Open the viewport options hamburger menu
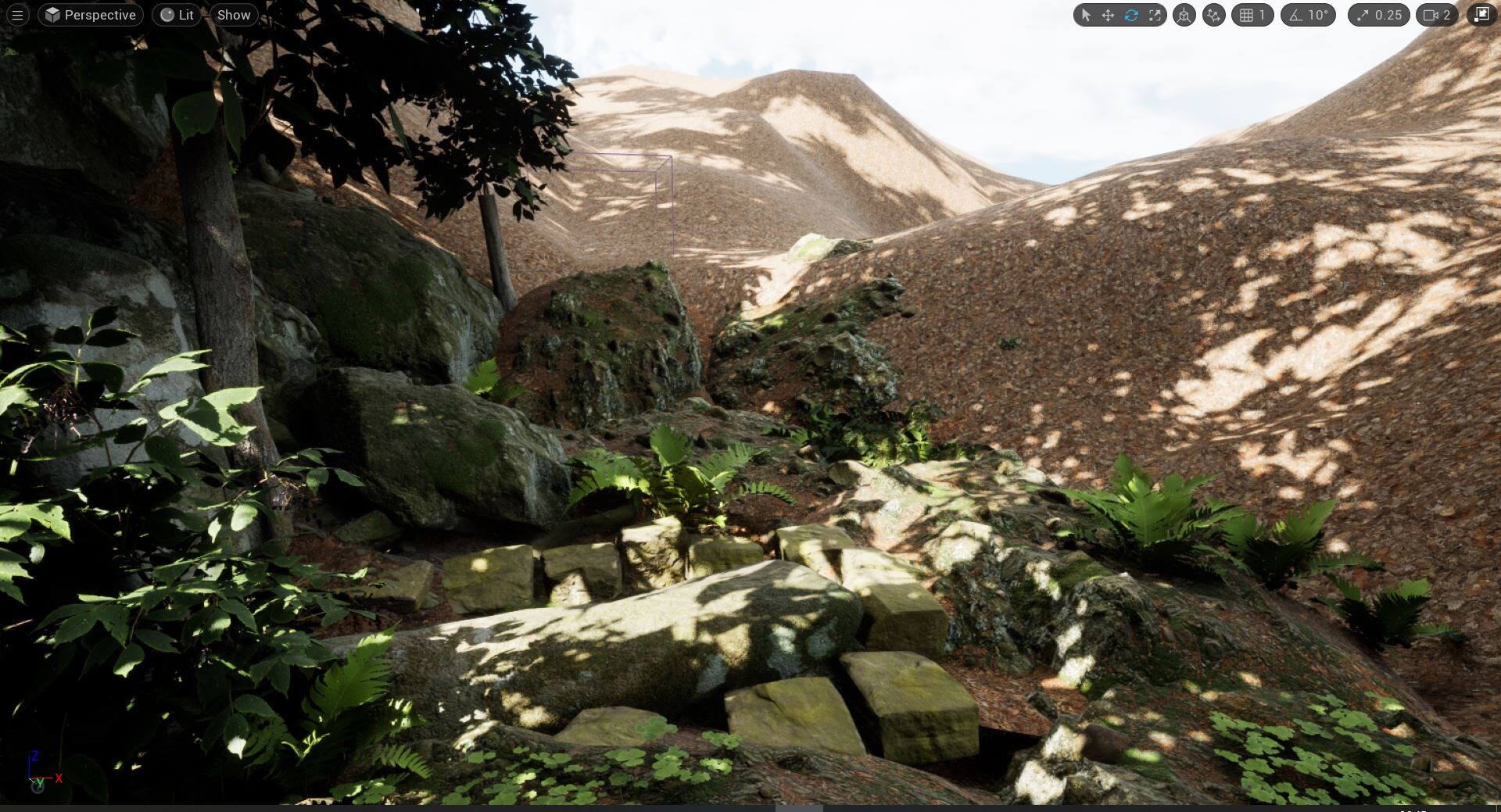Screen dimensions: 1501x812 [17, 15]
